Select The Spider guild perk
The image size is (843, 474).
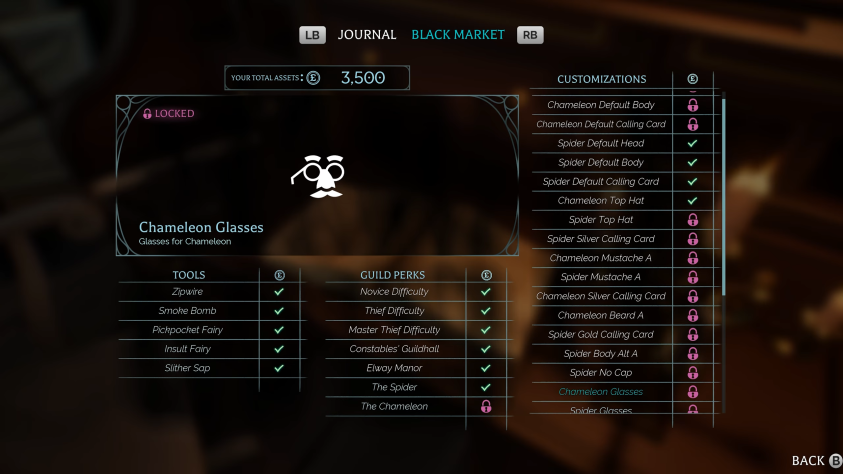pos(394,387)
